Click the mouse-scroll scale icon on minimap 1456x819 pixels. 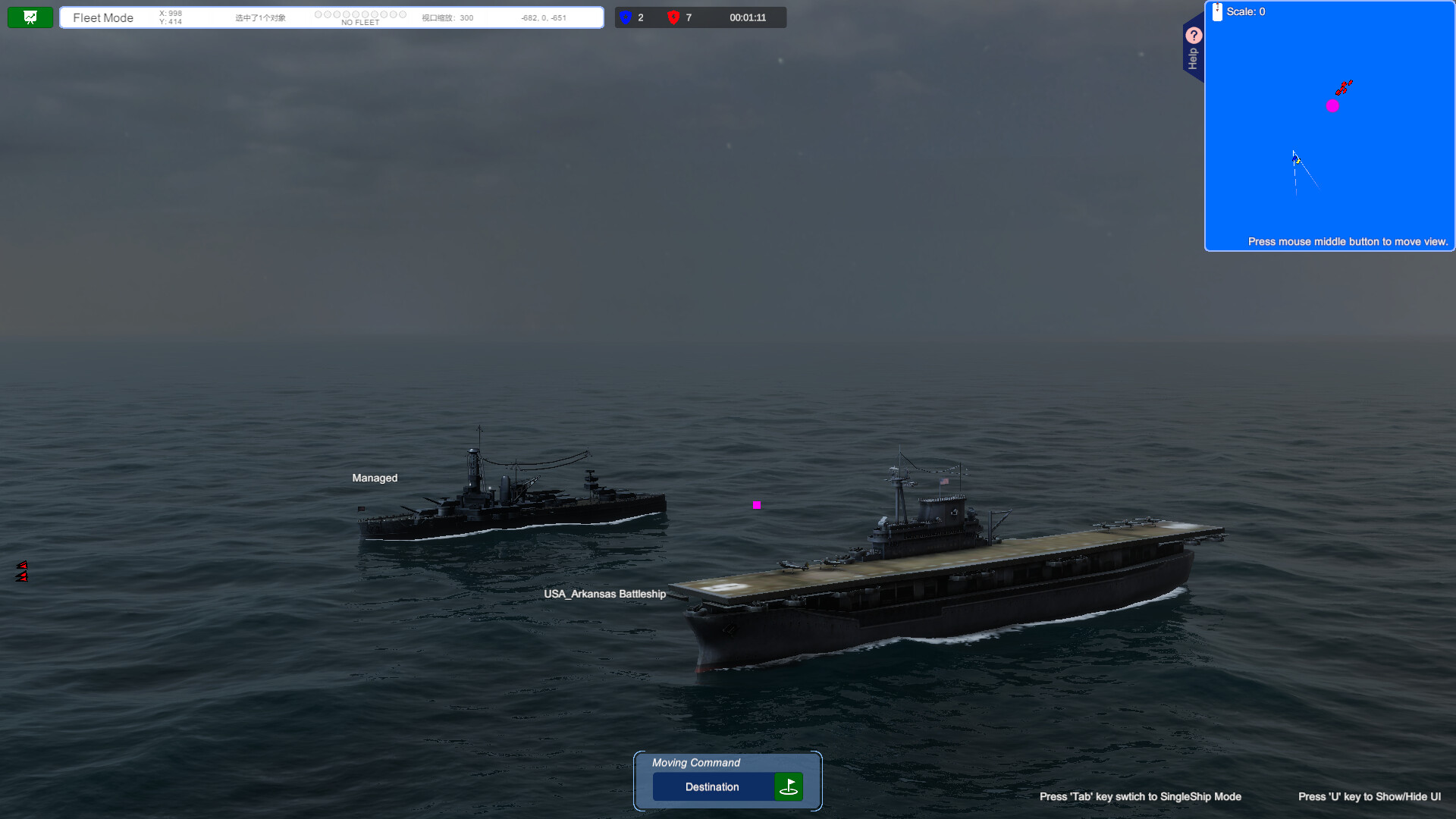[x=1216, y=11]
